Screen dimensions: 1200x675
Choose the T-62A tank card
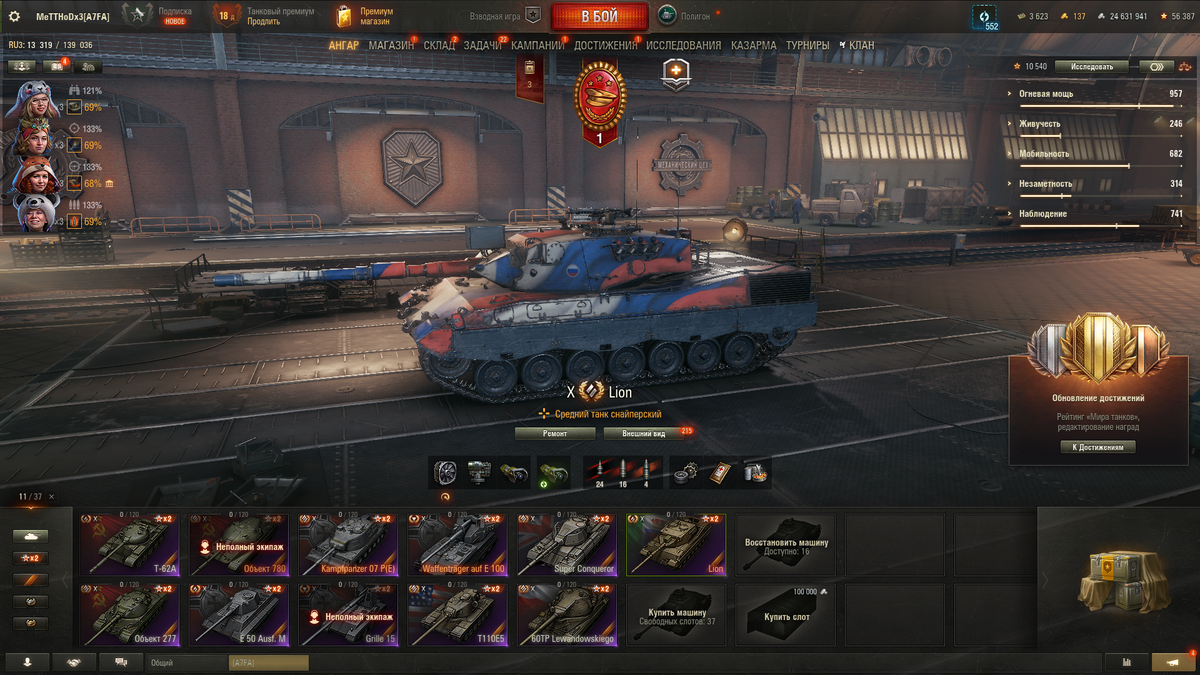(129, 545)
